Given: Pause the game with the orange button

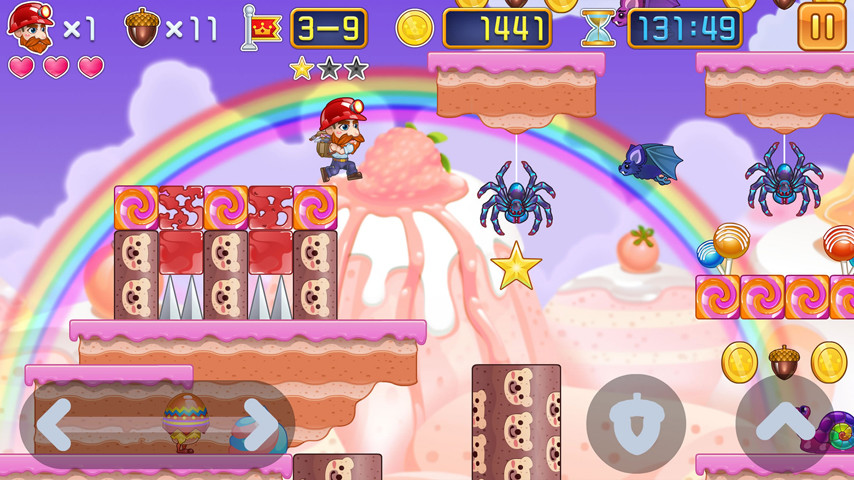Looking at the screenshot, I should [821, 27].
